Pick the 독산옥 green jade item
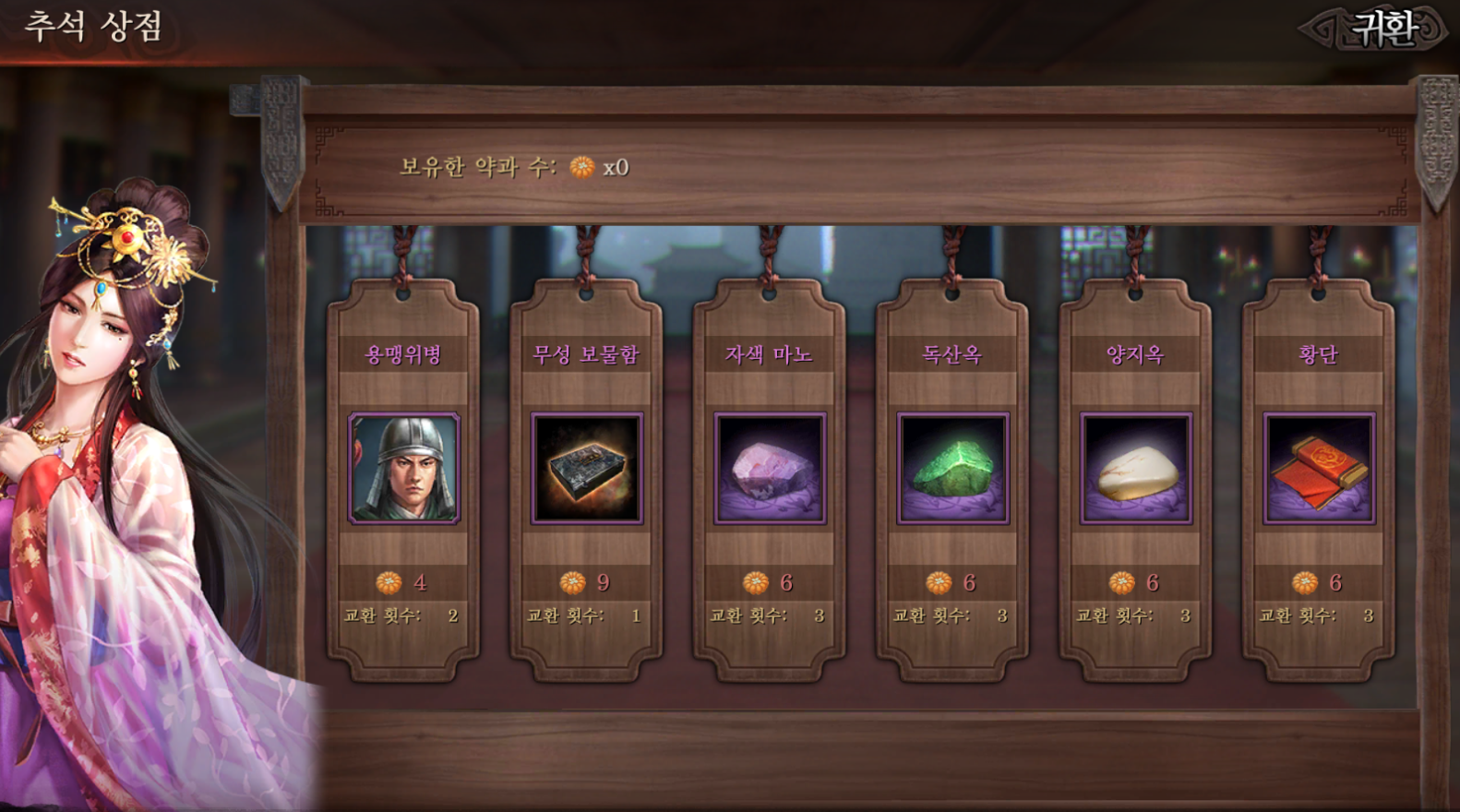Image resolution: width=1460 pixels, height=812 pixels. [x=952, y=469]
